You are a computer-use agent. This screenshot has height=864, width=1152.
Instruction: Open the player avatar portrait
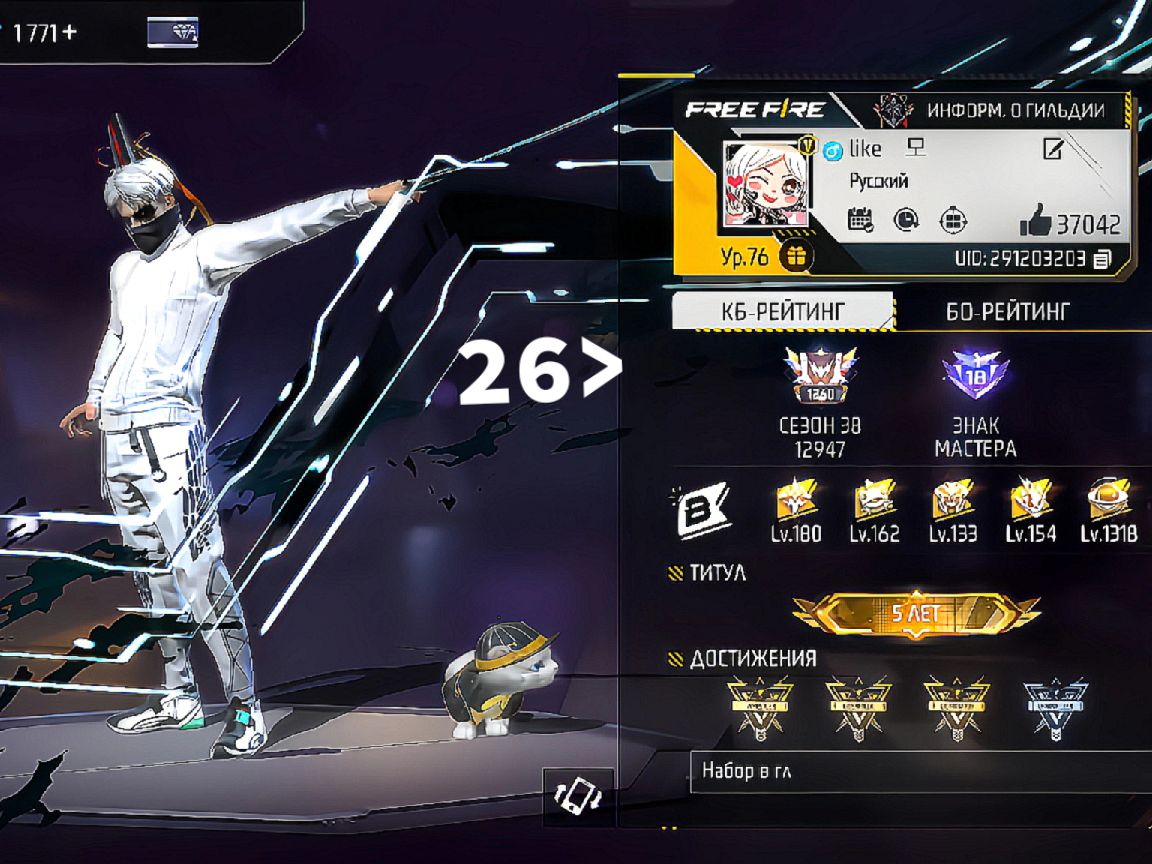tap(765, 187)
